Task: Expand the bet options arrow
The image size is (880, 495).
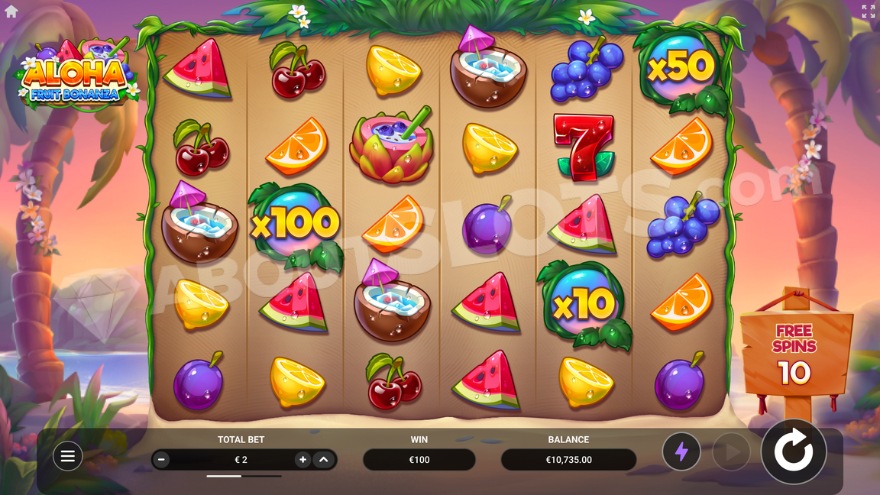Action: [323, 460]
